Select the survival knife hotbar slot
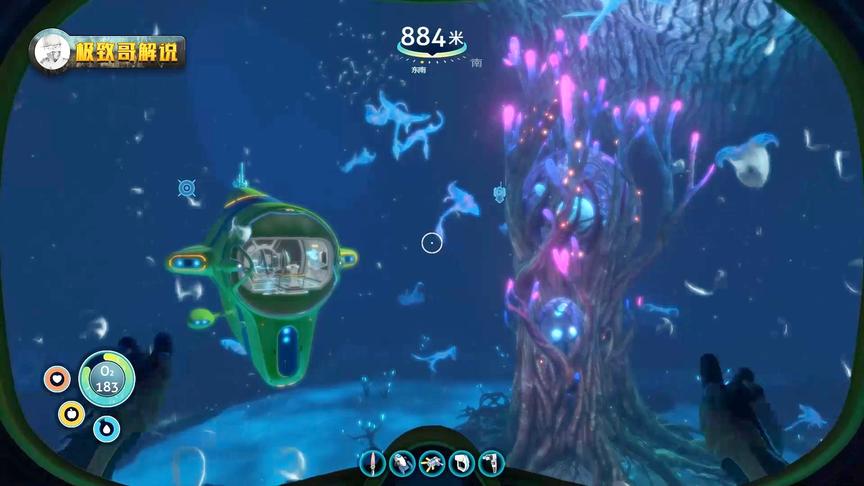 coord(373,464)
